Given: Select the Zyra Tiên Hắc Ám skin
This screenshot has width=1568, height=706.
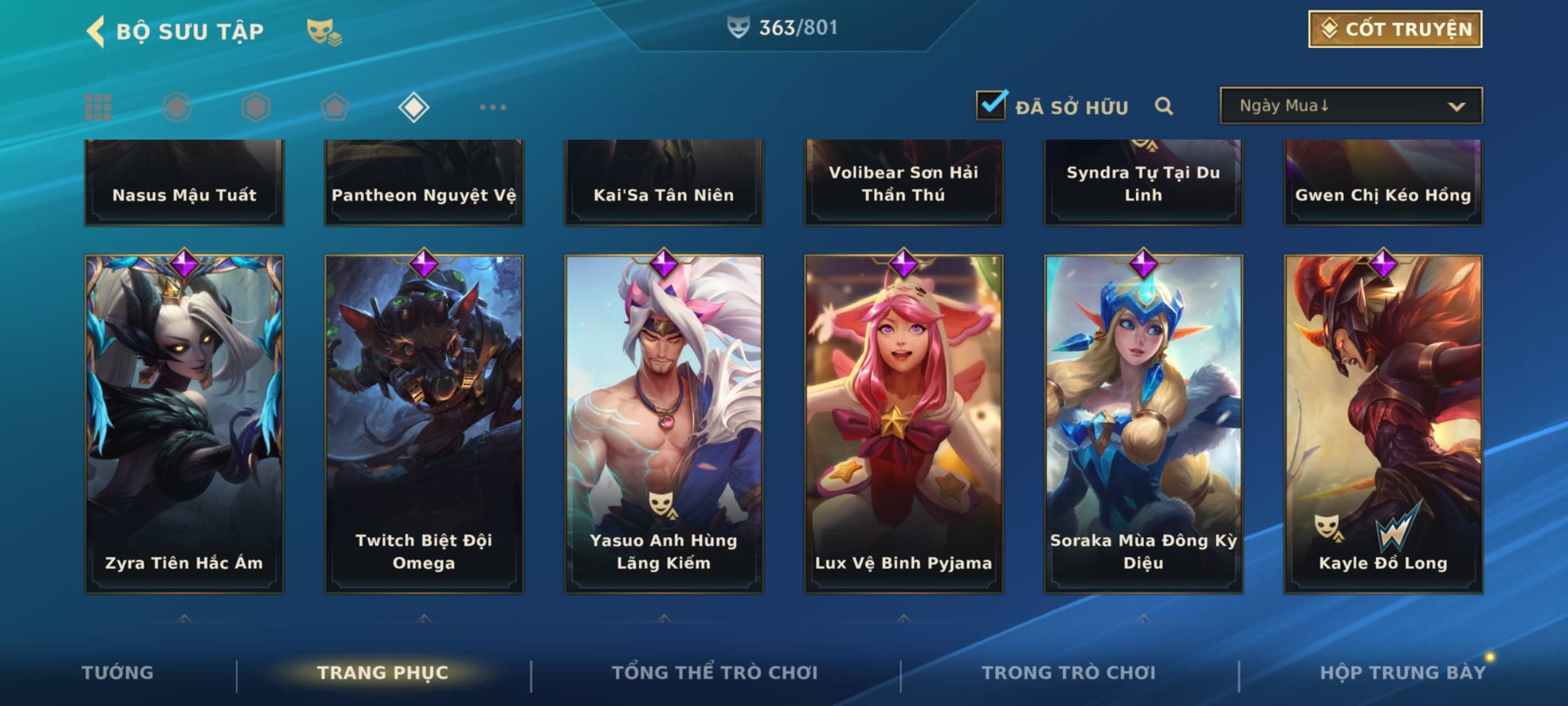Looking at the screenshot, I should 184,424.
